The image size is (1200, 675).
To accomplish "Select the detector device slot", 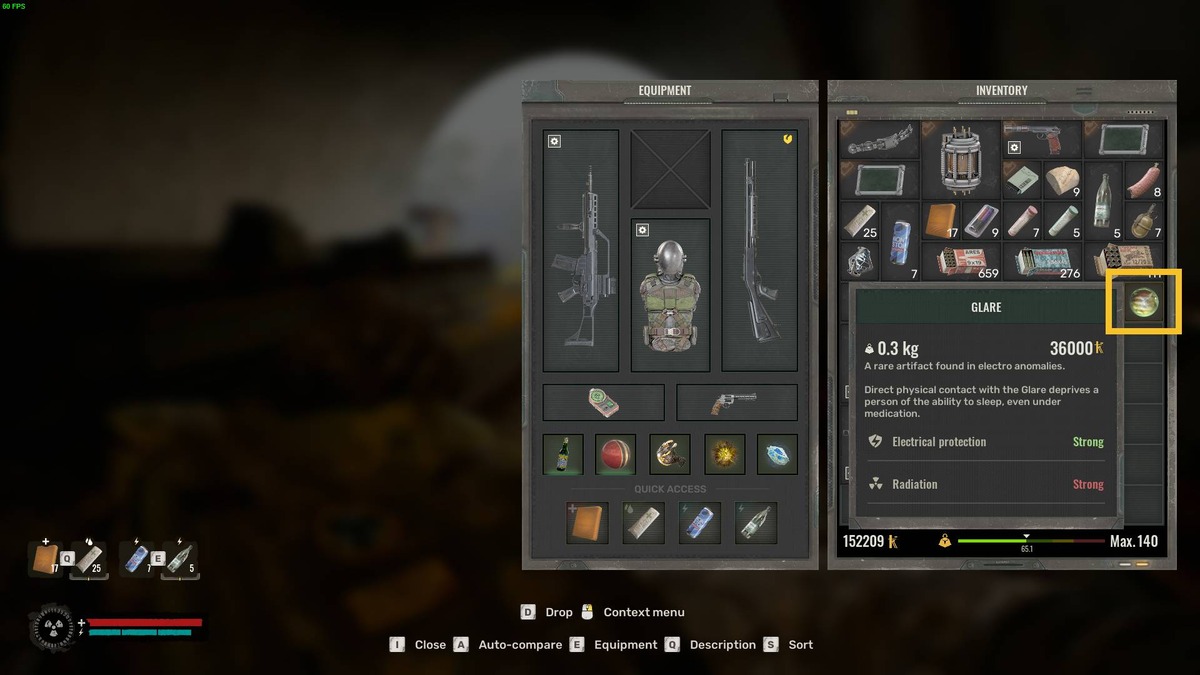I will (x=603, y=402).
